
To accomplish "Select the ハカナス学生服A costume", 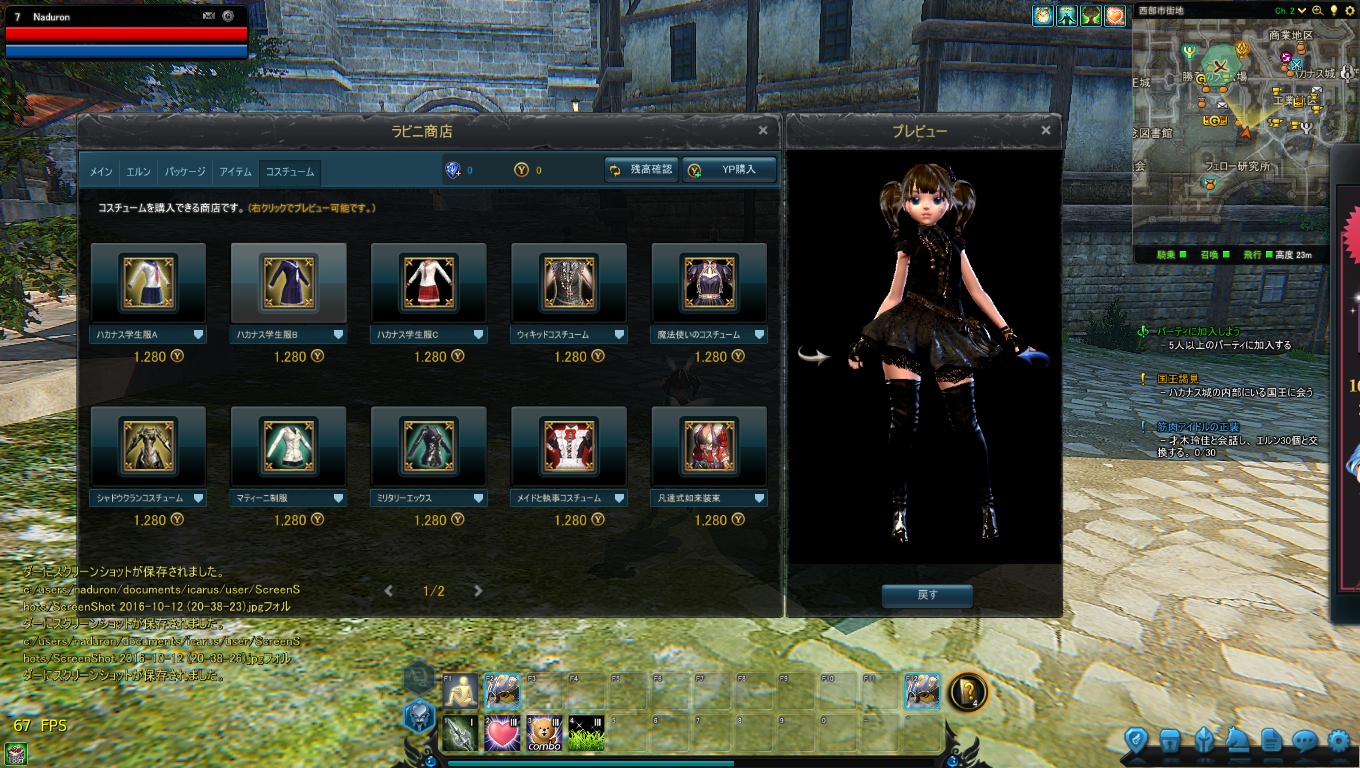I will point(148,283).
